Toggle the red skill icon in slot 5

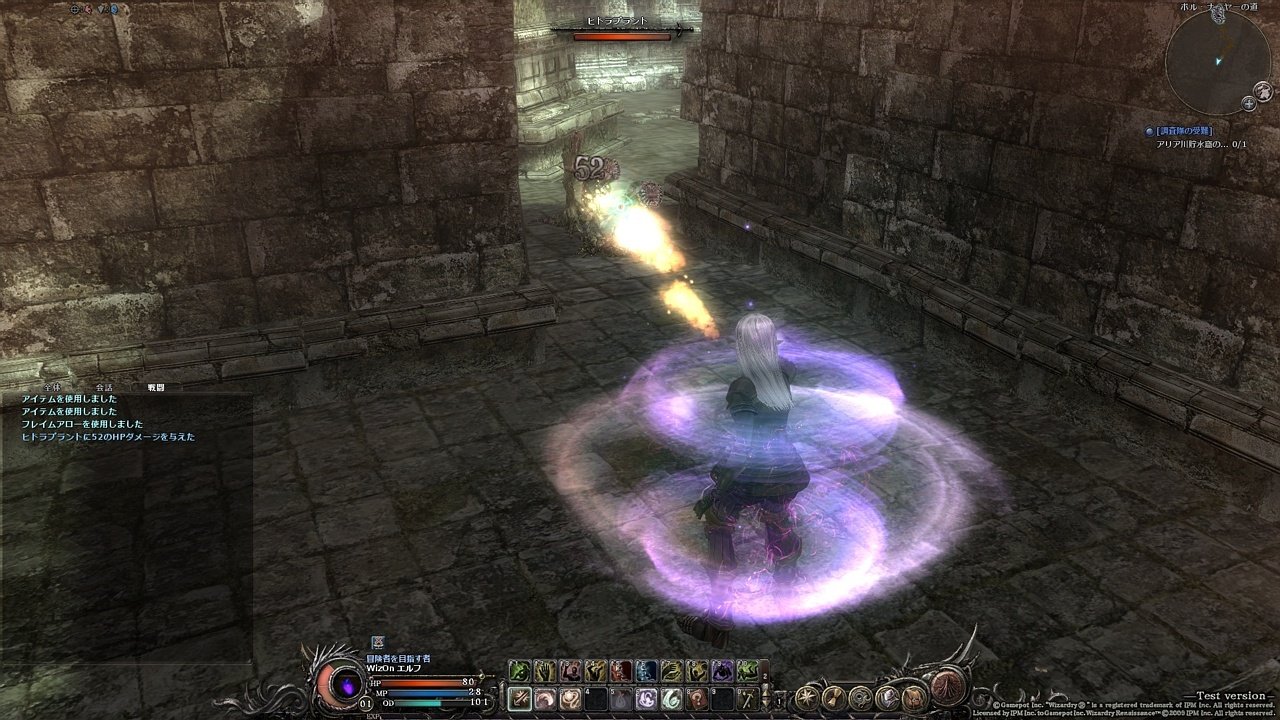pos(621,670)
